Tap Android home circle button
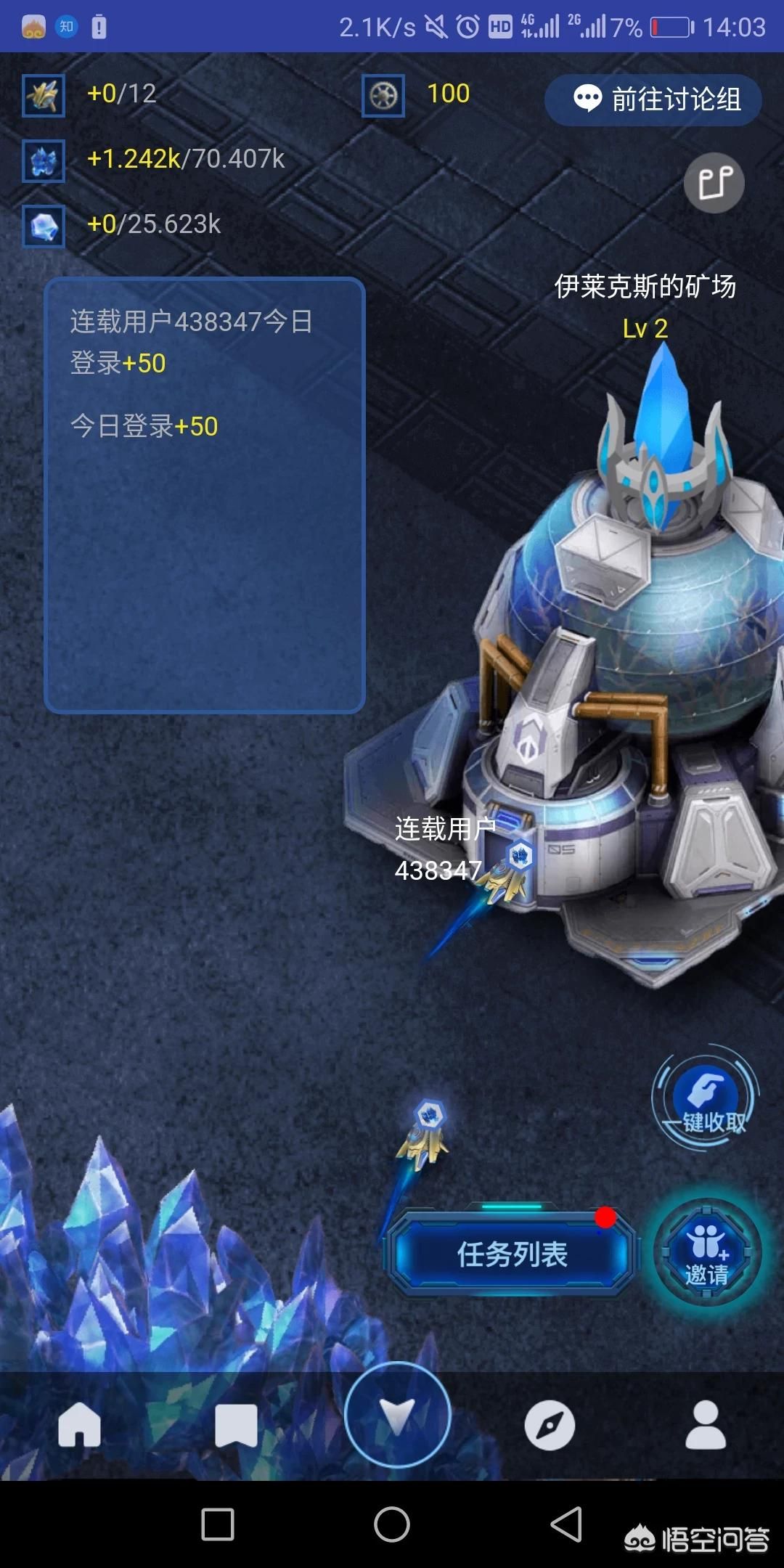 392,1523
